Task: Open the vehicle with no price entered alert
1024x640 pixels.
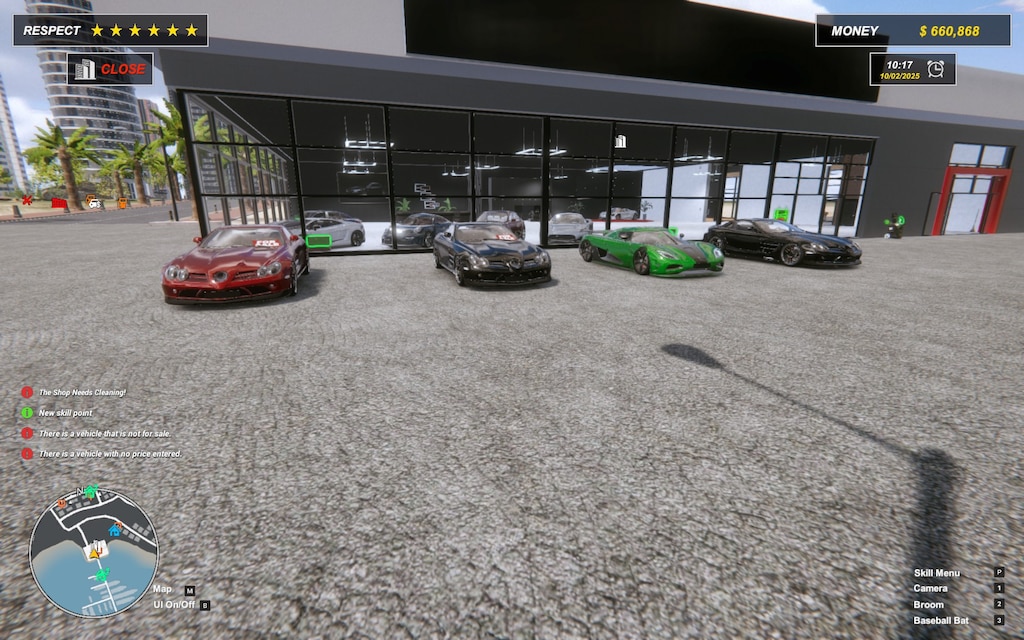Action: point(110,454)
